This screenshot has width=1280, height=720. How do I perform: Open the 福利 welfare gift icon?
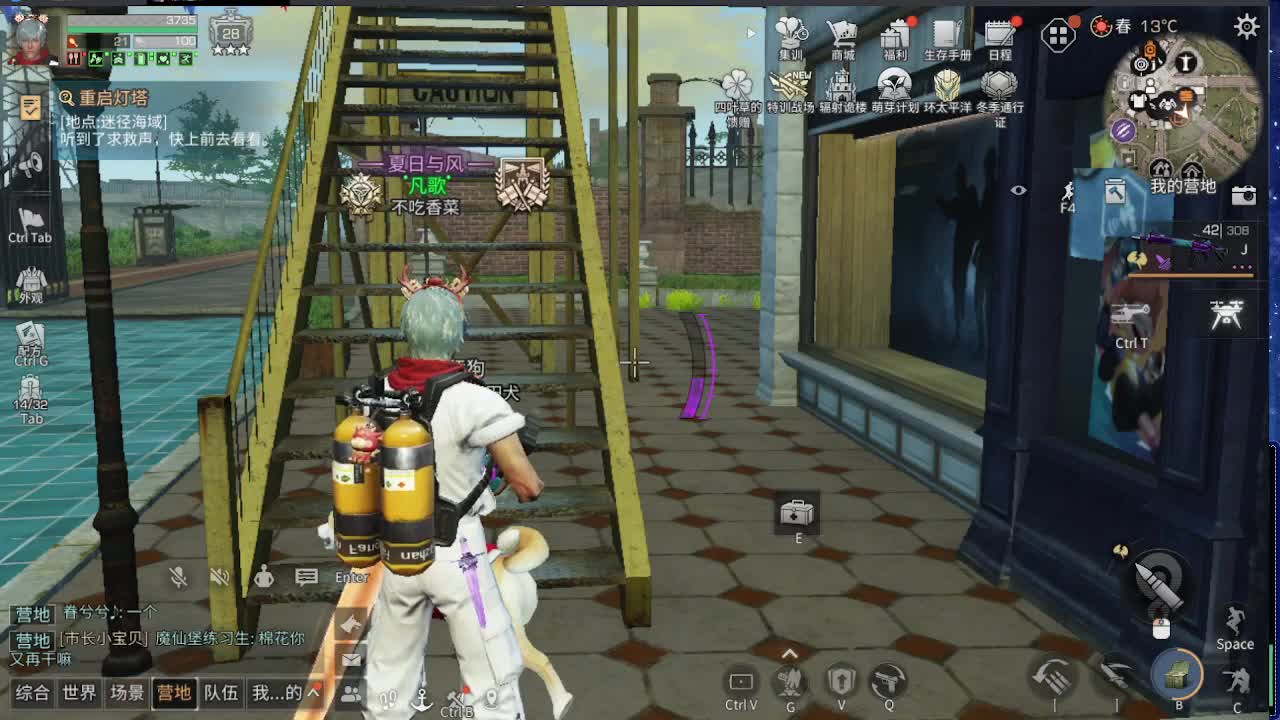click(896, 33)
